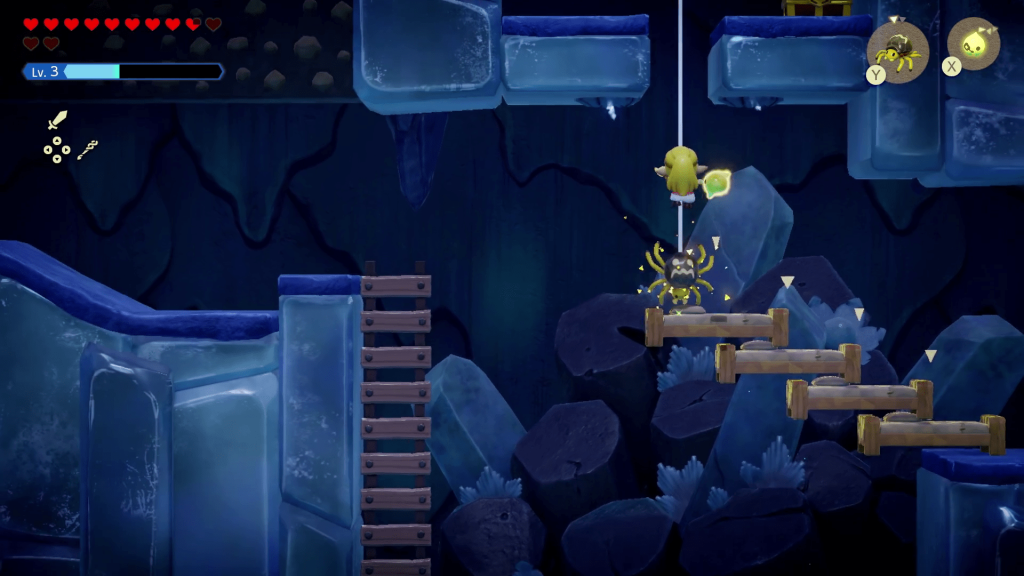1024x576 pixels.
Task: Choose the sword icon in the HUD
Action: click(57, 121)
